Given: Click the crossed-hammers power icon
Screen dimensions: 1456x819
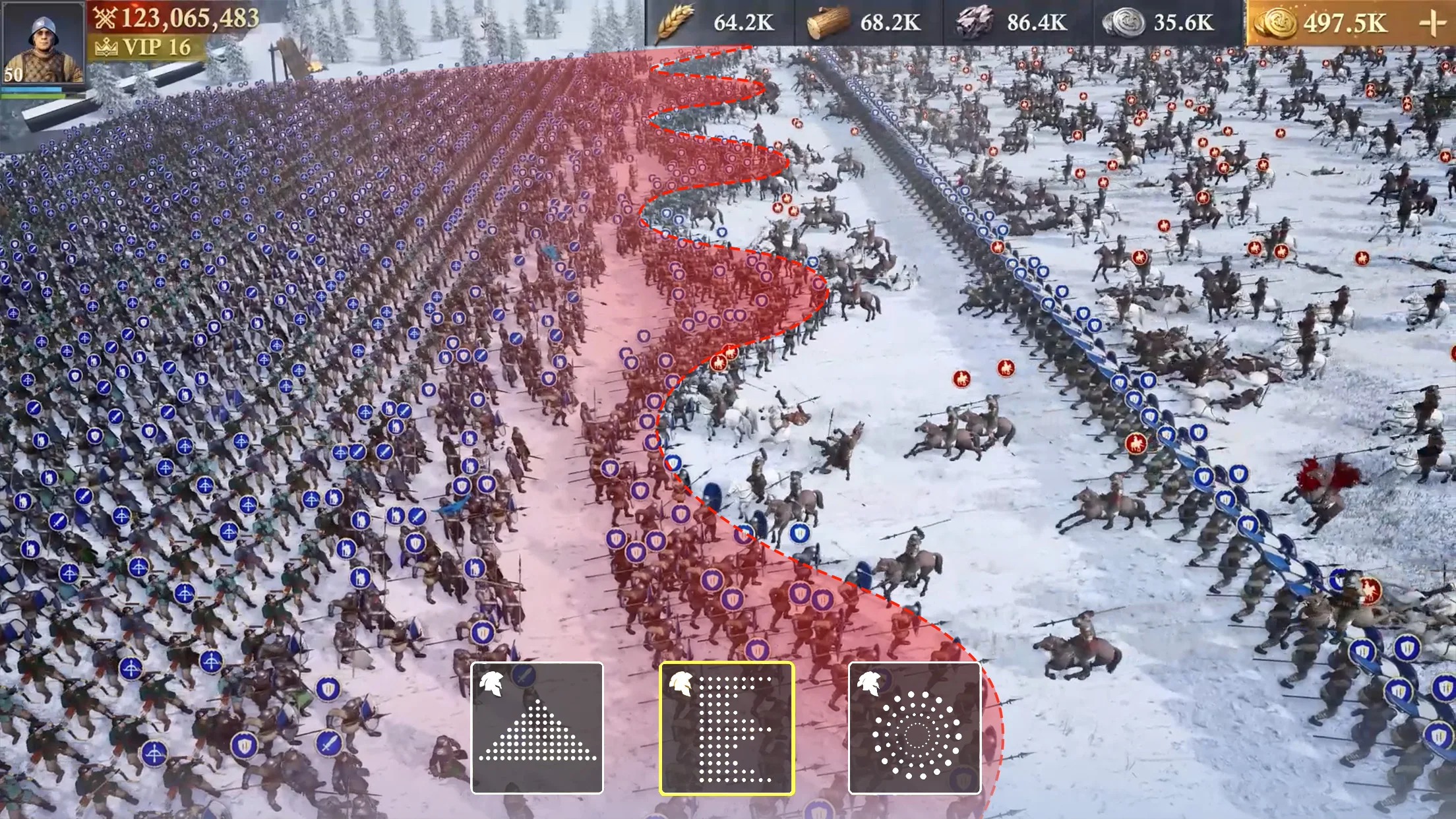Looking at the screenshot, I should [106, 18].
